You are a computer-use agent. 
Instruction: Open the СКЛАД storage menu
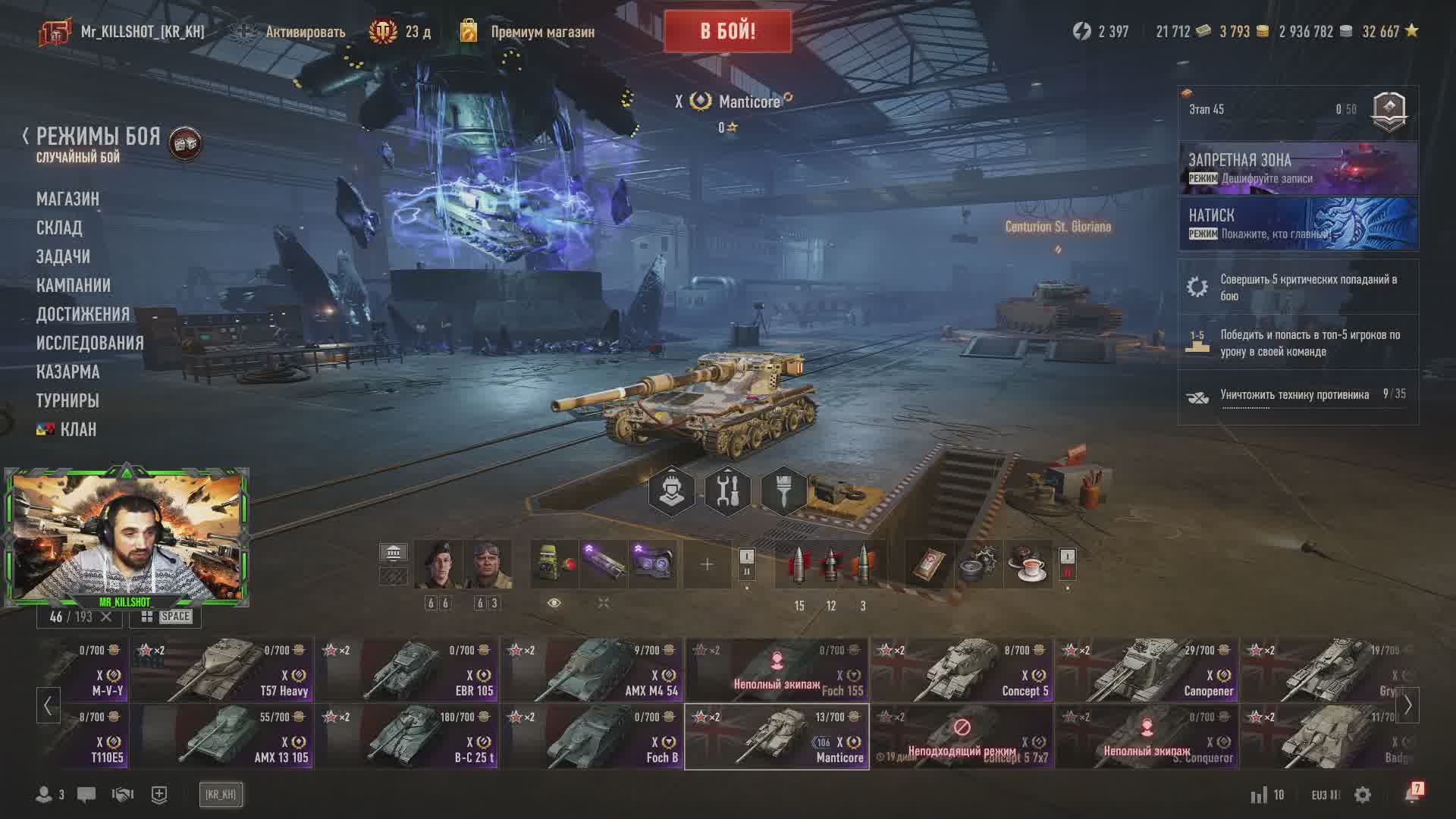(59, 227)
